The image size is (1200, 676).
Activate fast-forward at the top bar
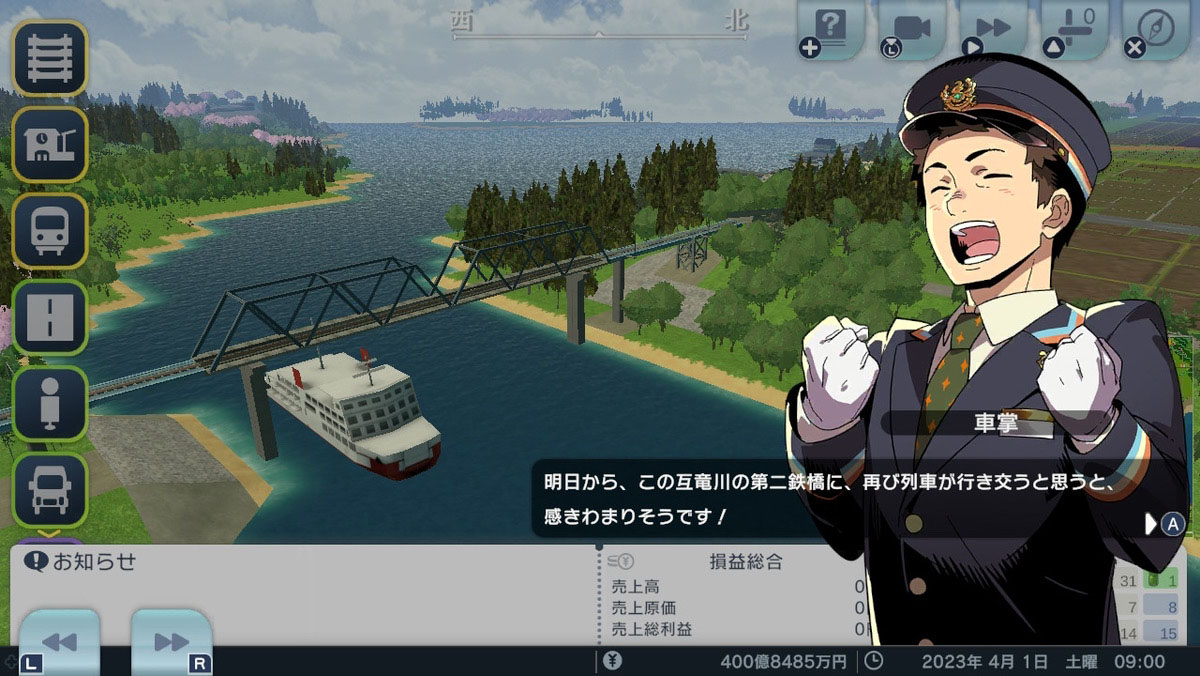[993, 27]
